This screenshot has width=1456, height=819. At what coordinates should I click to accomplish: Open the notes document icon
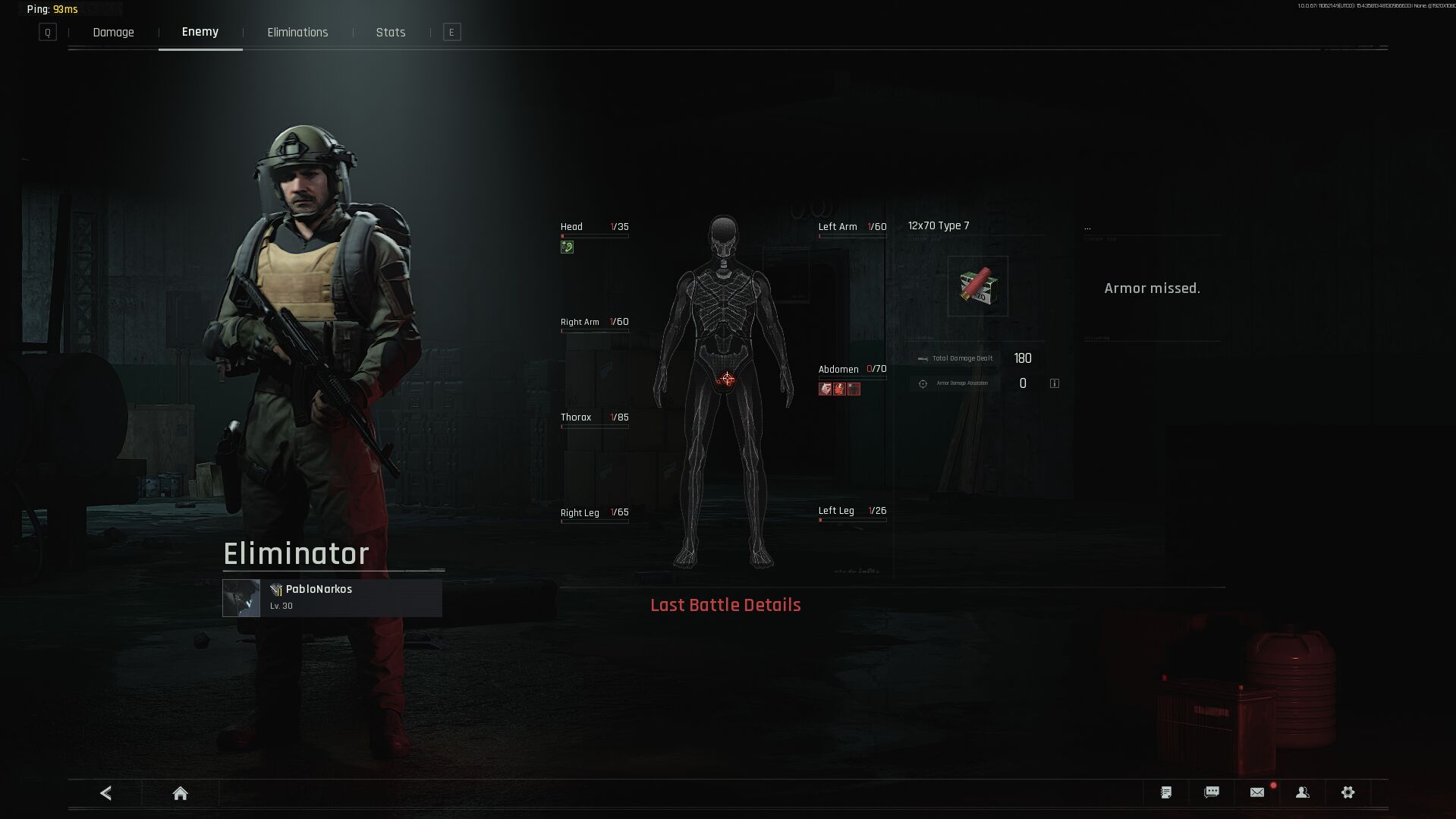1166,792
